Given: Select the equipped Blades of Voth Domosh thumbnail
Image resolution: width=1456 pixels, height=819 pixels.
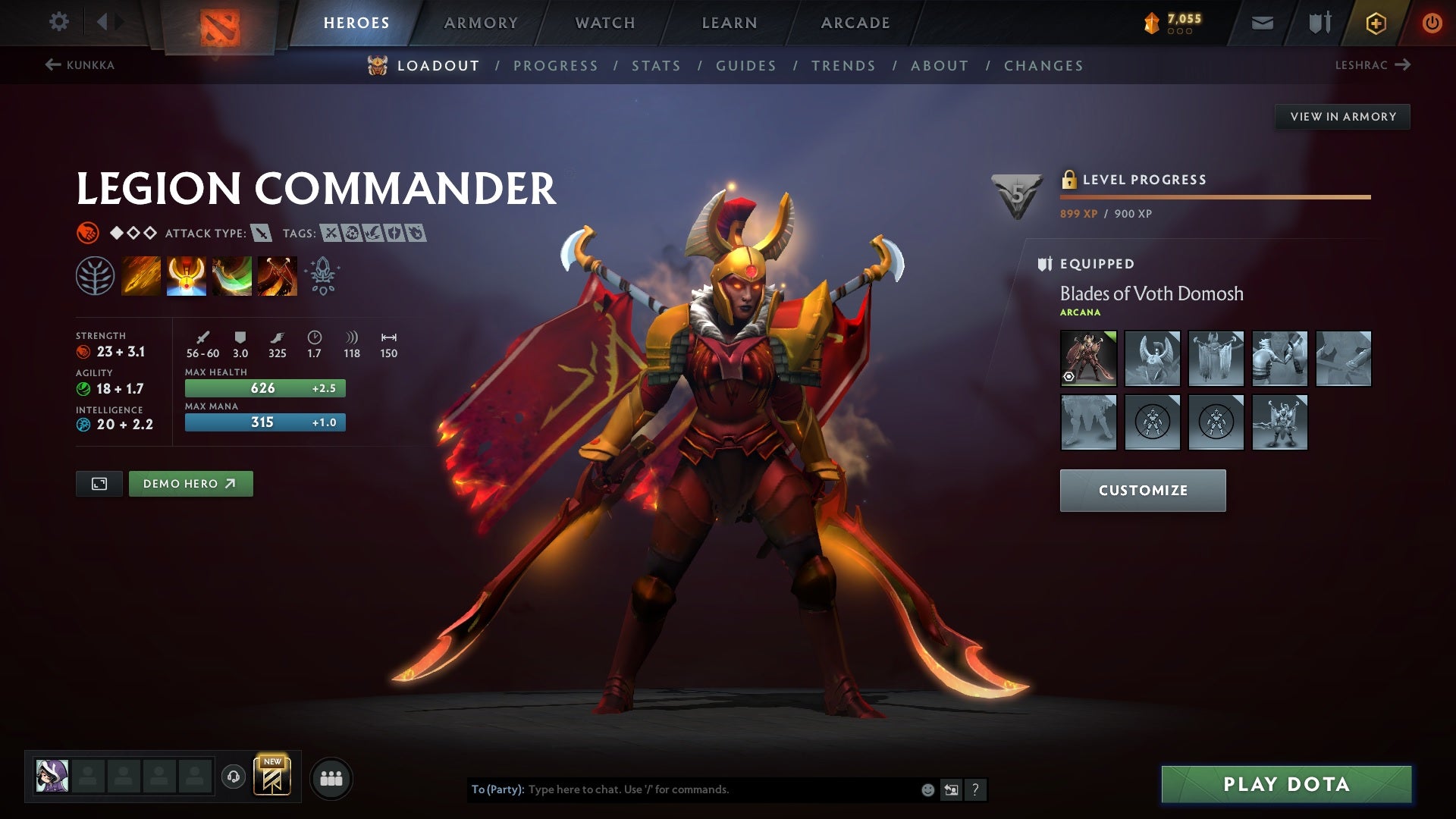Looking at the screenshot, I should point(1088,359).
